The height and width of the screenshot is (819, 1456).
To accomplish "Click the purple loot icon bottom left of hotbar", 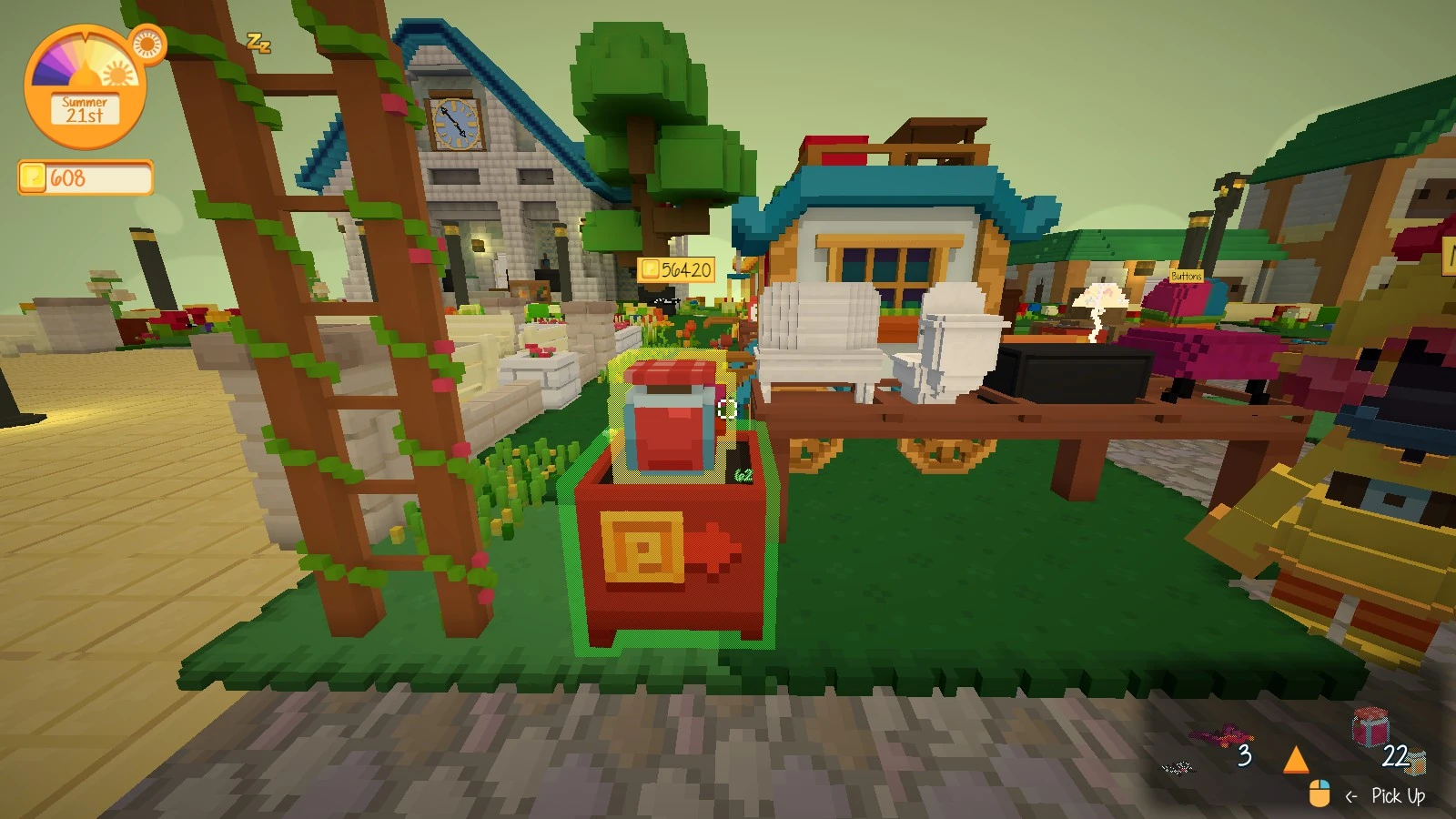I will click(x=1177, y=769).
